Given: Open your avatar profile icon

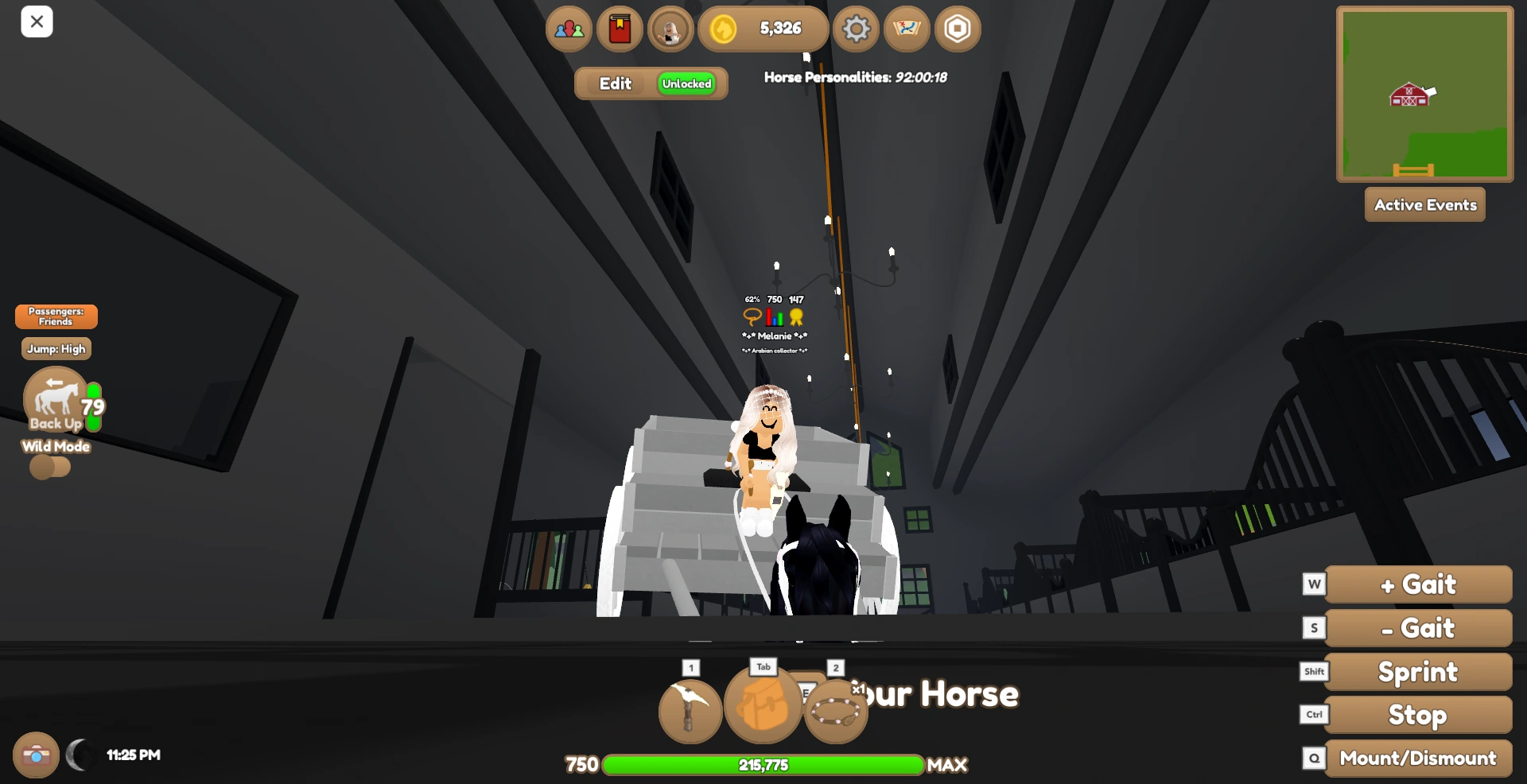Looking at the screenshot, I should click(x=670, y=29).
